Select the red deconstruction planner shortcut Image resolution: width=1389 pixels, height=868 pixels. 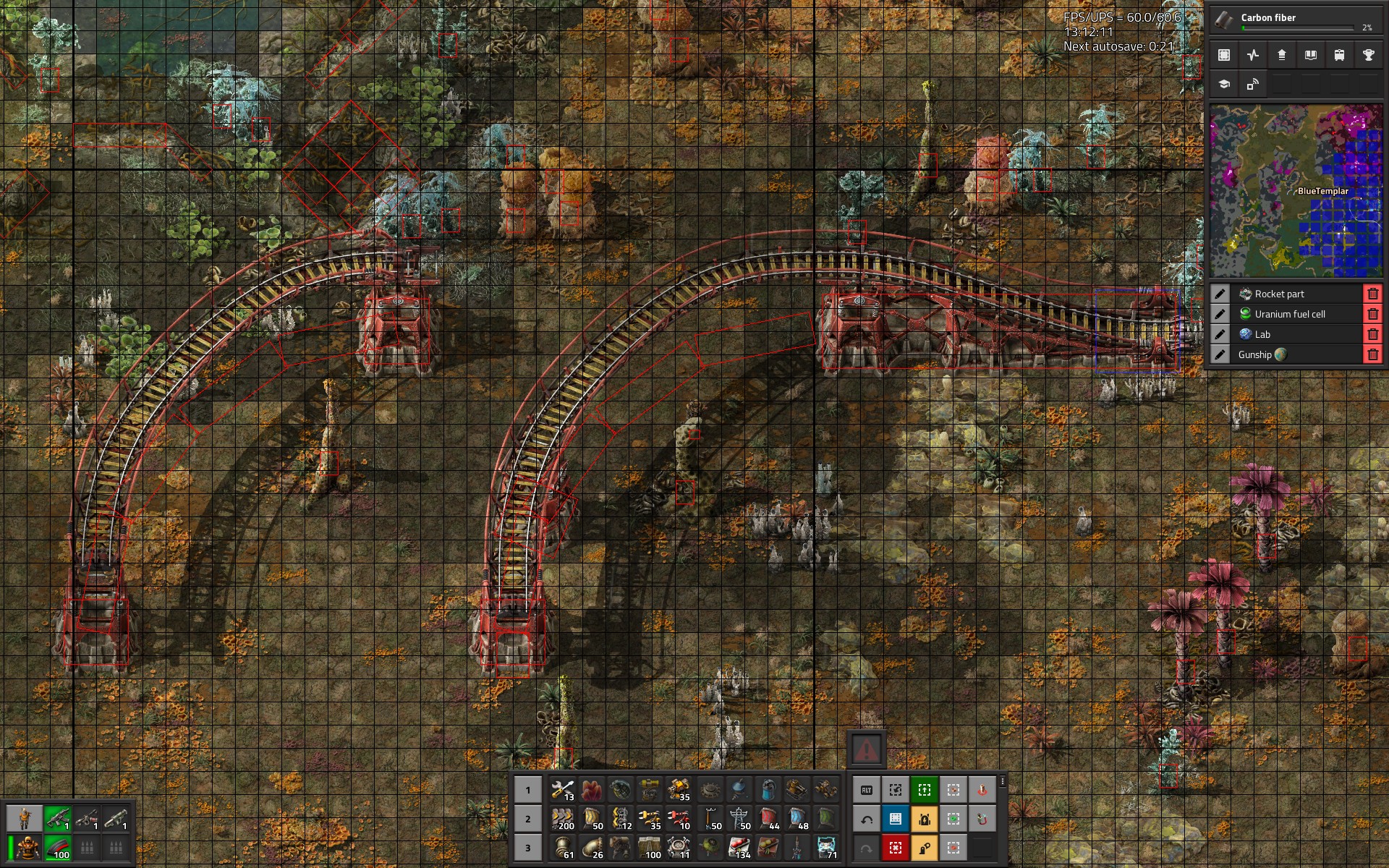point(896,848)
